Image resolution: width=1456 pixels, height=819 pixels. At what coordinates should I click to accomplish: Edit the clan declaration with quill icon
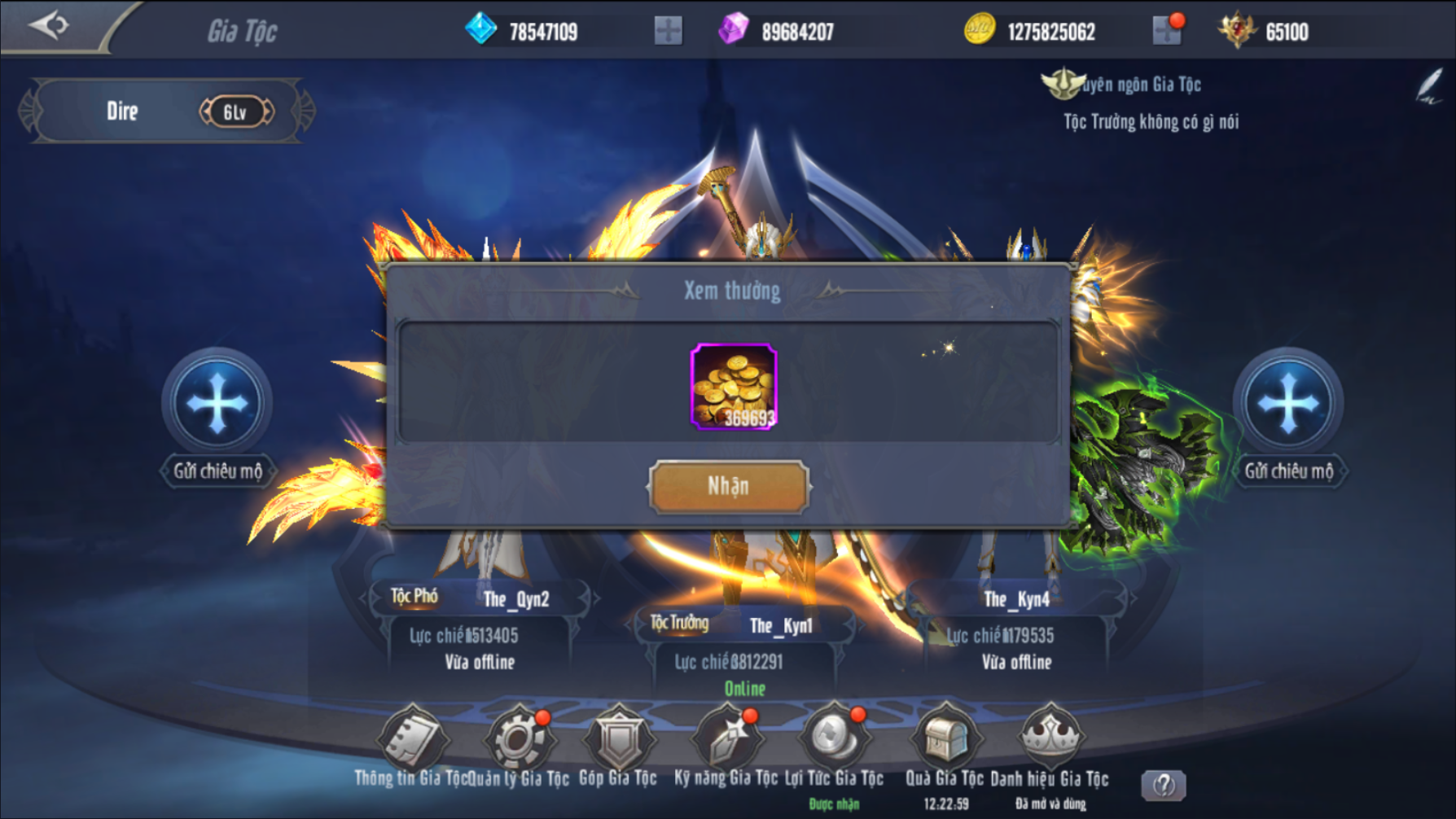point(1429,87)
